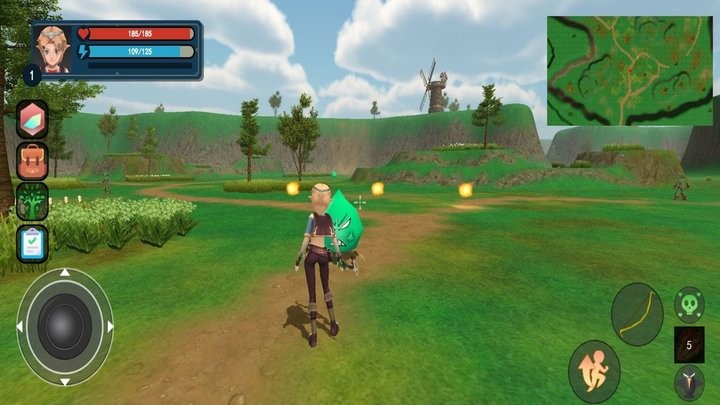Show the quest clipboard checklist

[32, 243]
